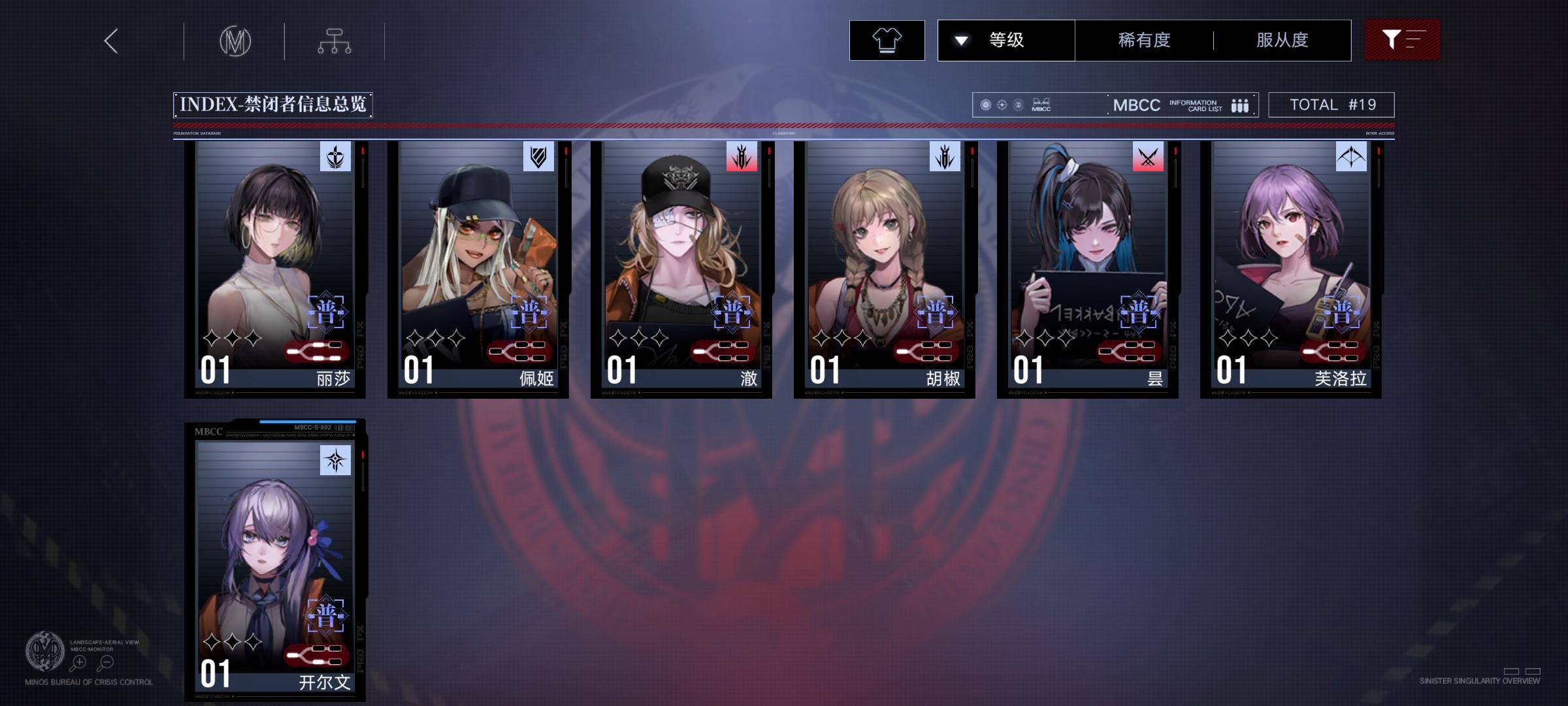
Task: Open the outfit/shirt icon in top bar
Action: click(887, 40)
